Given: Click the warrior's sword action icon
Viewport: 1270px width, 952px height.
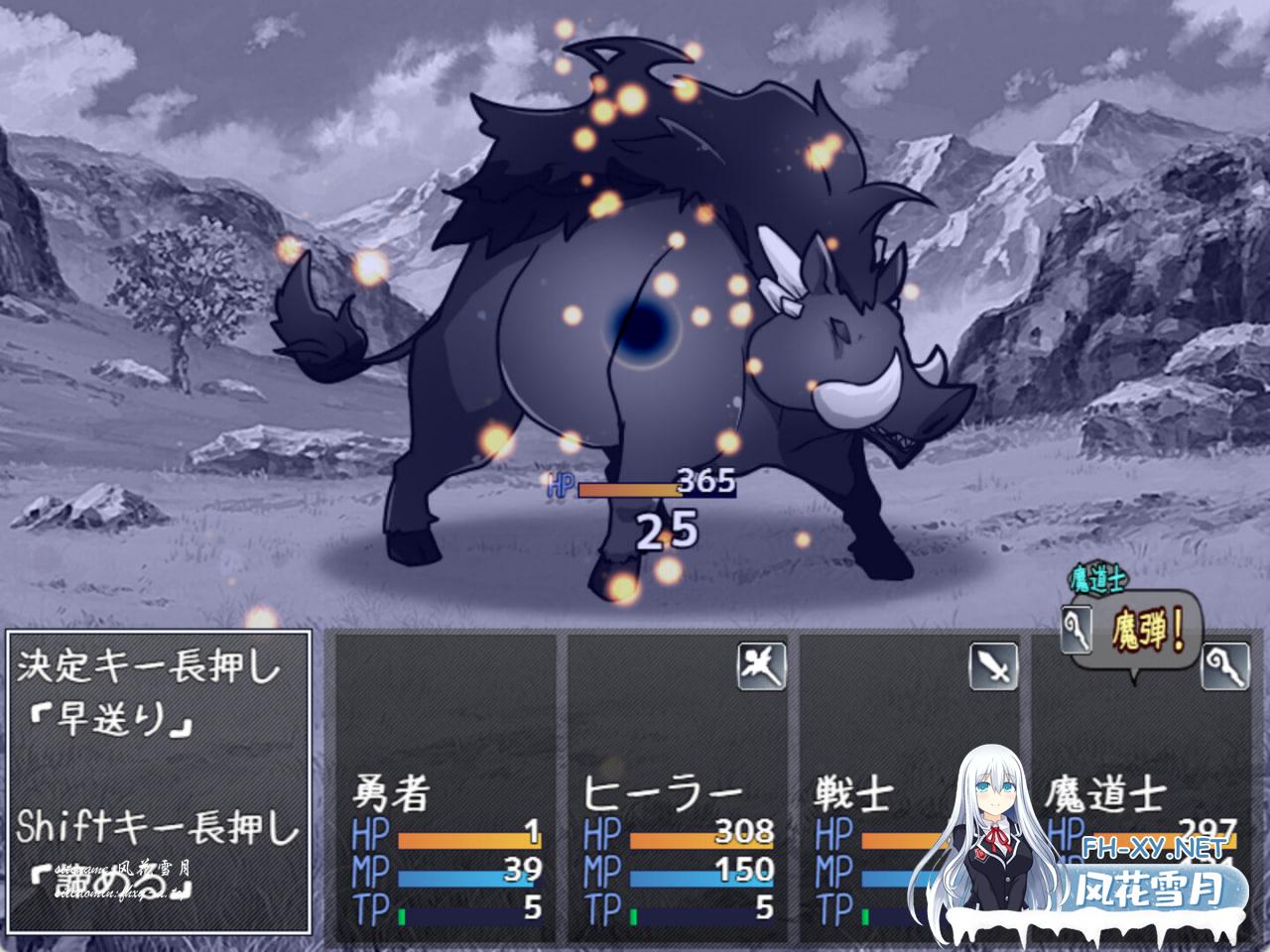Looking at the screenshot, I should point(993,665).
